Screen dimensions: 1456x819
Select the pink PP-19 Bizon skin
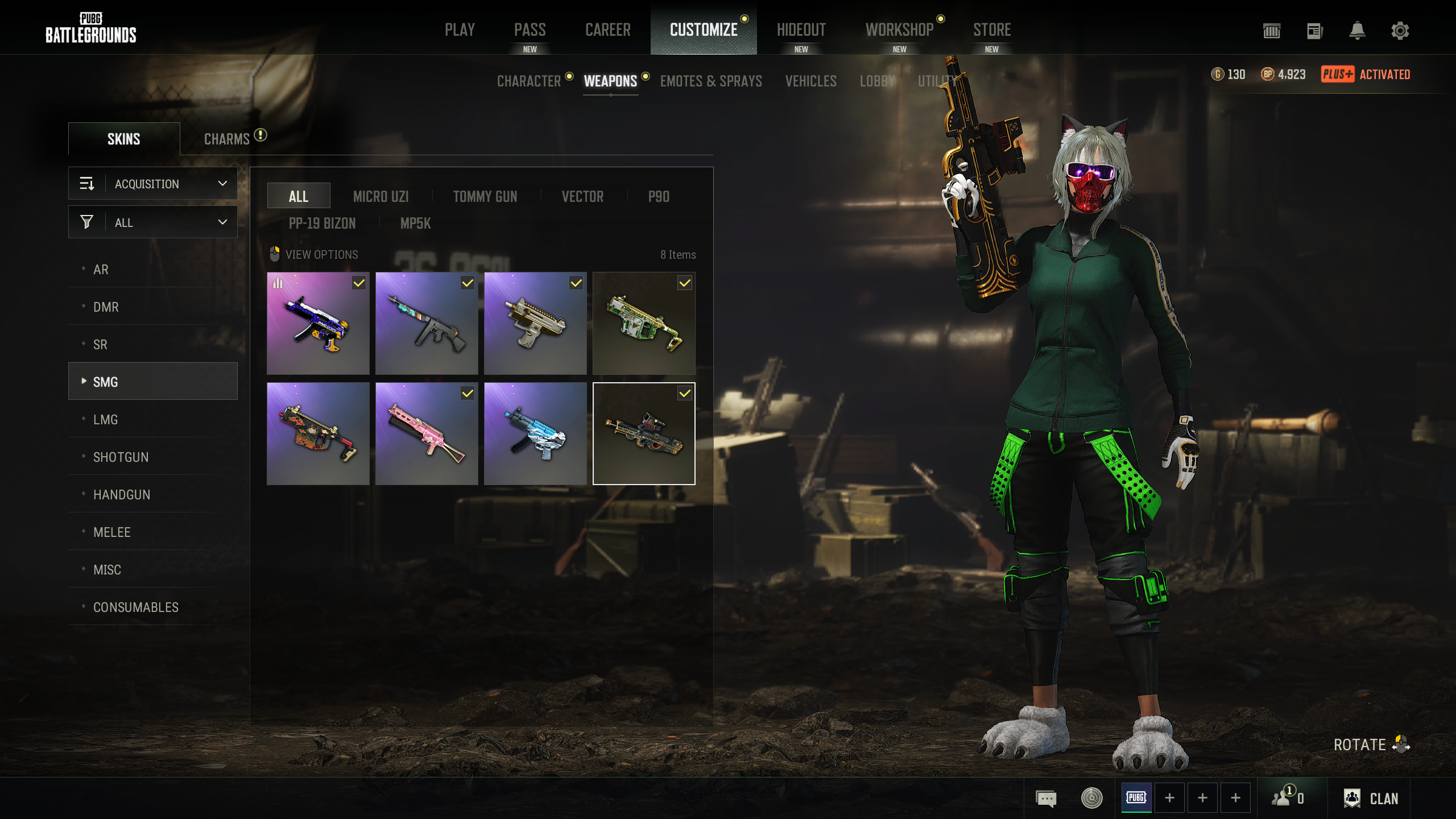click(427, 434)
